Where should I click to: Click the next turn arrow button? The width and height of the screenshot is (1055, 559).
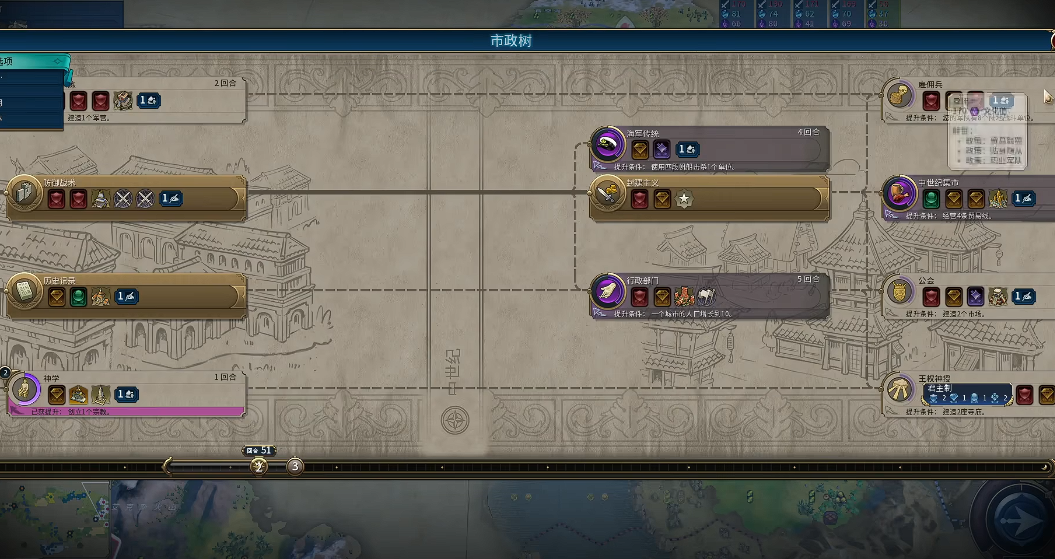pyautogui.click(x=1021, y=519)
